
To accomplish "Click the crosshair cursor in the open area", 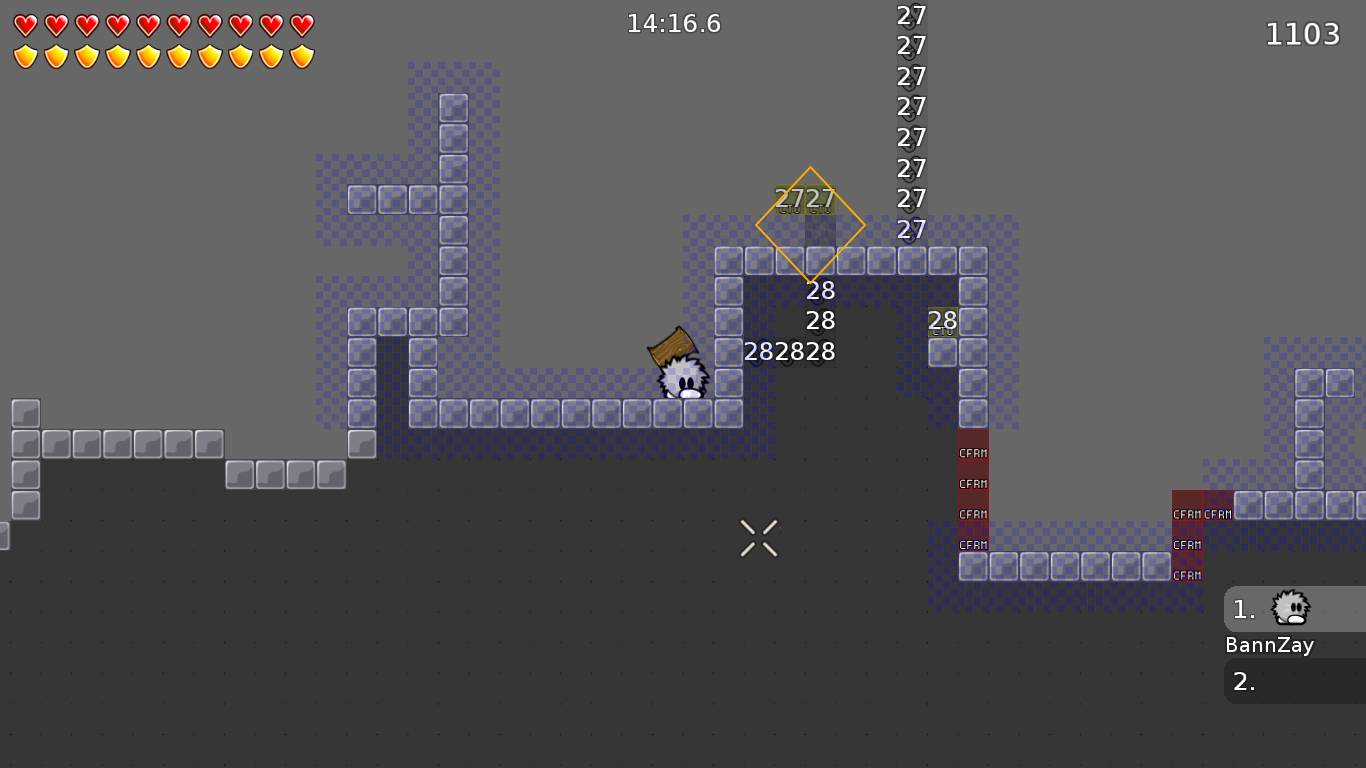I will (758, 538).
